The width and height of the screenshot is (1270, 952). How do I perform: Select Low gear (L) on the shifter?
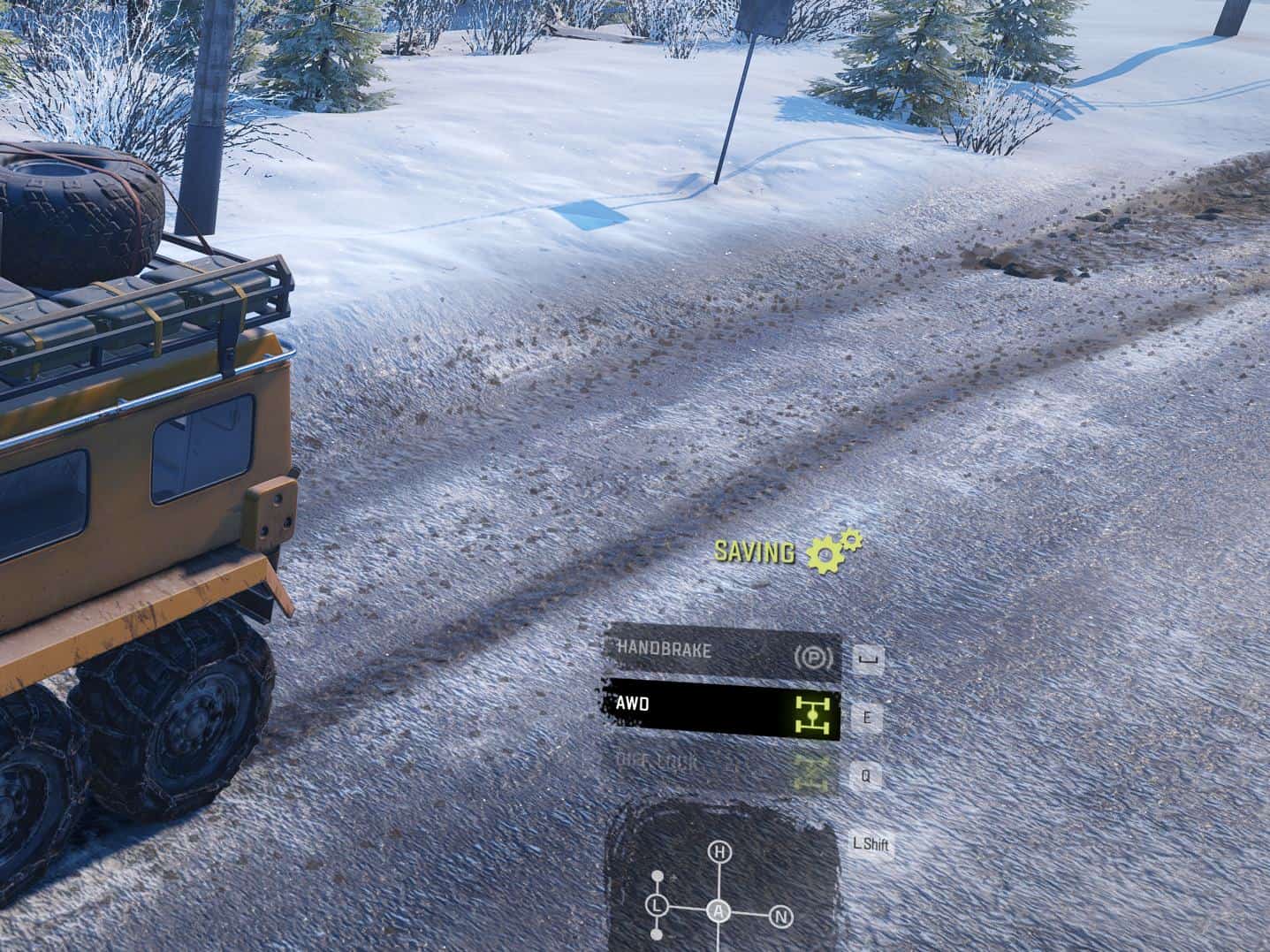(656, 905)
